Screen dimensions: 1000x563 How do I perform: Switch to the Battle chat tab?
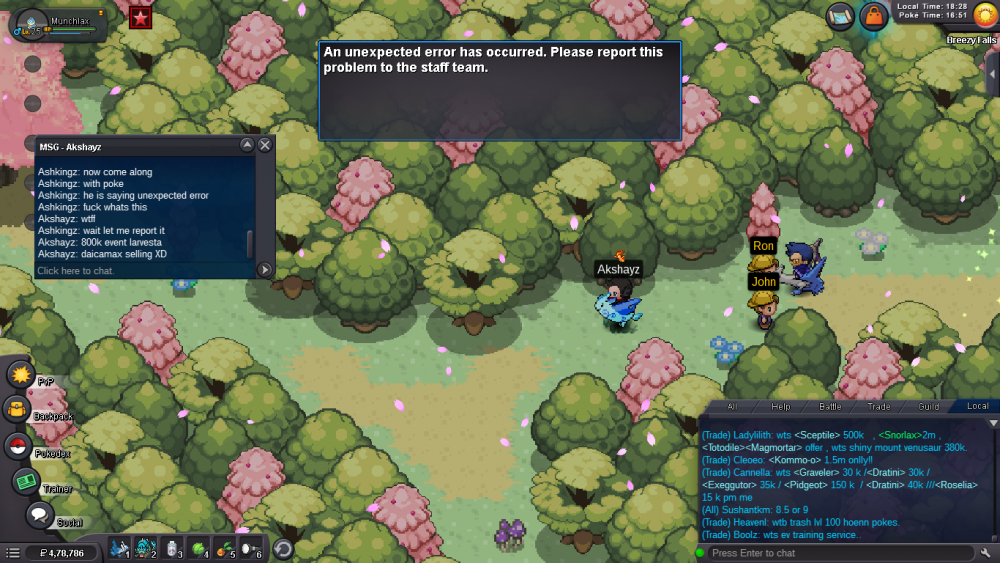pyautogui.click(x=831, y=407)
